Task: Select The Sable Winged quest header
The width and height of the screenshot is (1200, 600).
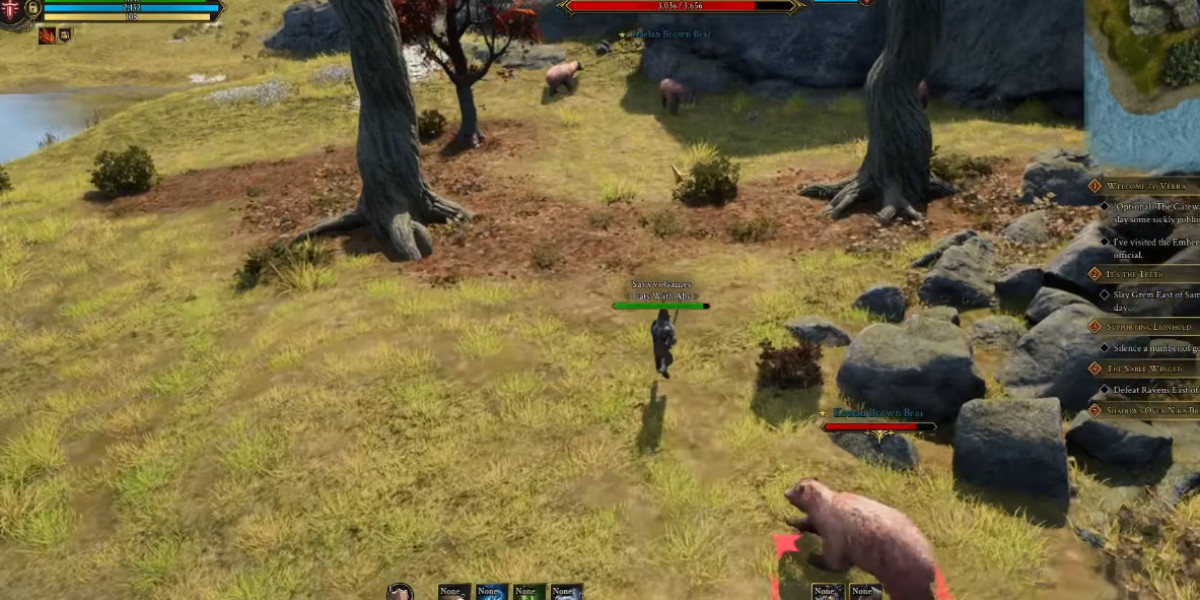Action: (x=1139, y=368)
